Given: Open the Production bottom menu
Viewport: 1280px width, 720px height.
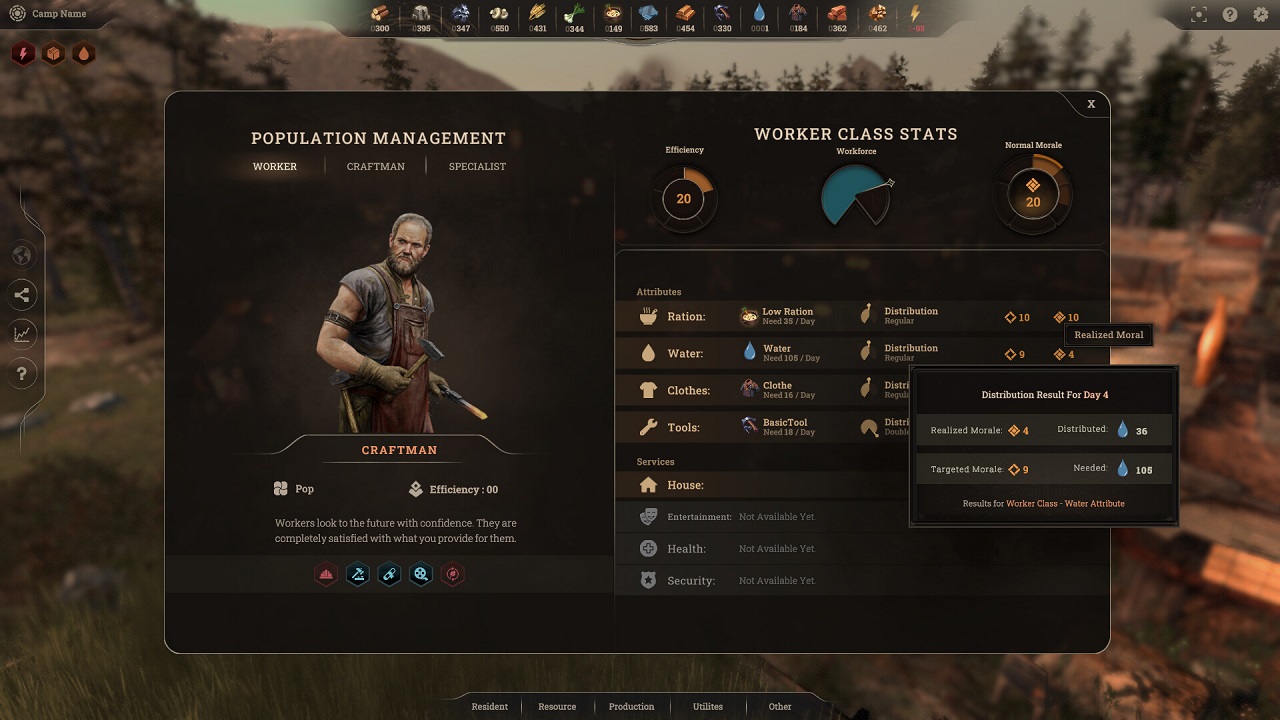Looking at the screenshot, I should [x=631, y=706].
